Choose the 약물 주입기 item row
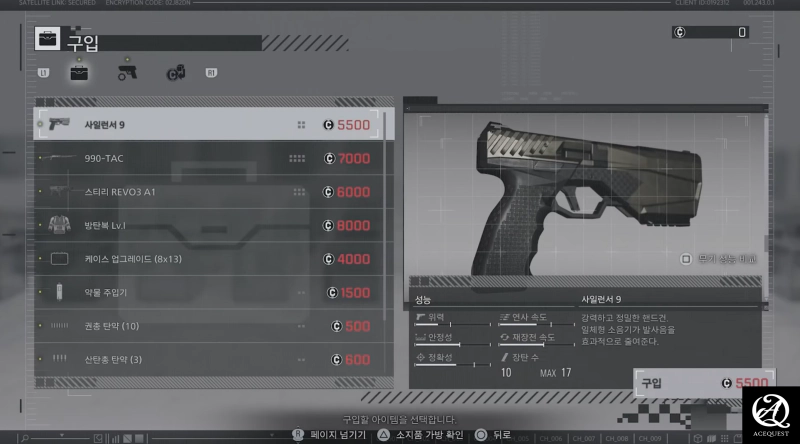This screenshot has width=800, height=444. 214,293
